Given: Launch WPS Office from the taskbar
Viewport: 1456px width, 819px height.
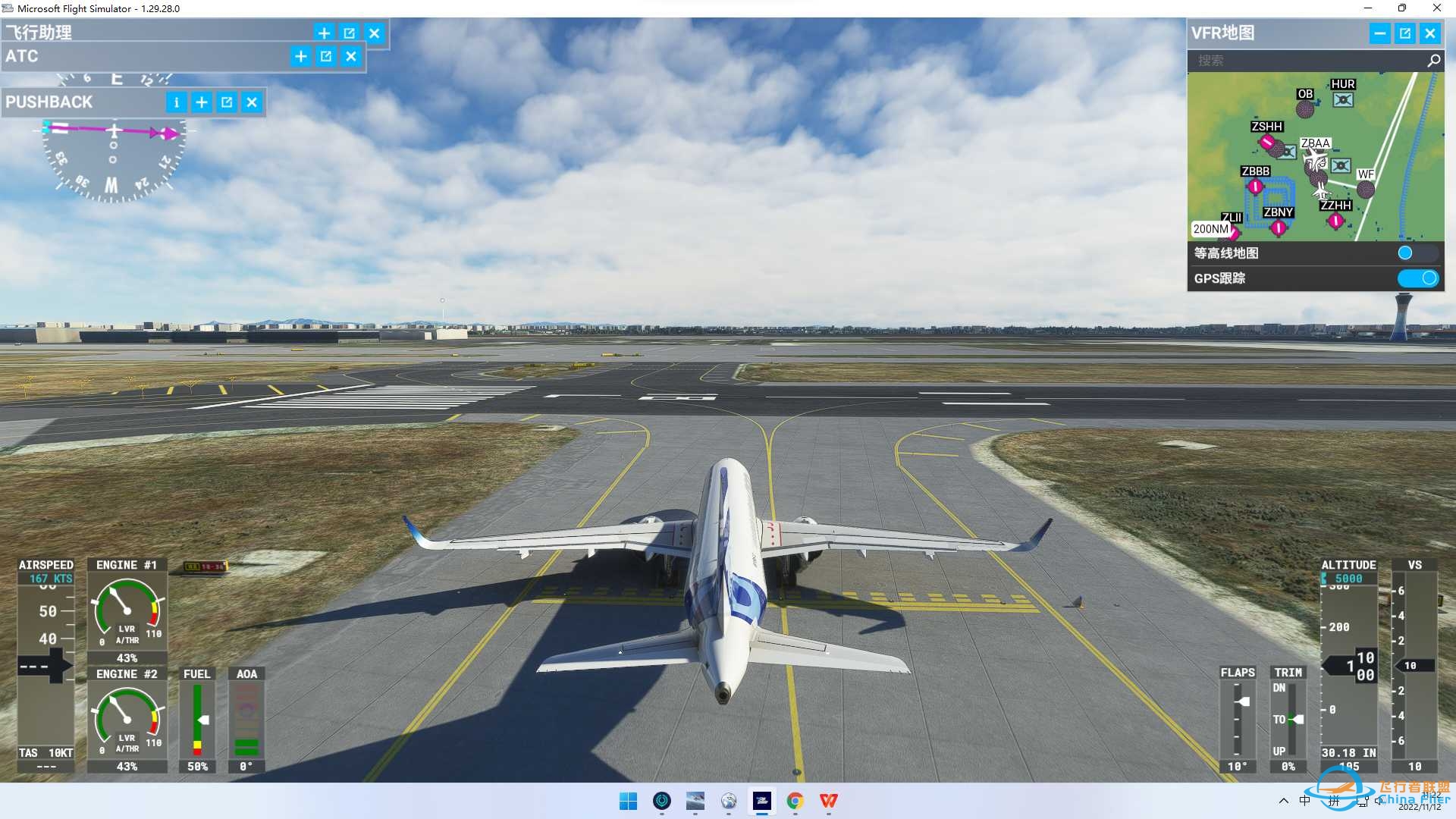Looking at the screenshot, I should (828, 801).
